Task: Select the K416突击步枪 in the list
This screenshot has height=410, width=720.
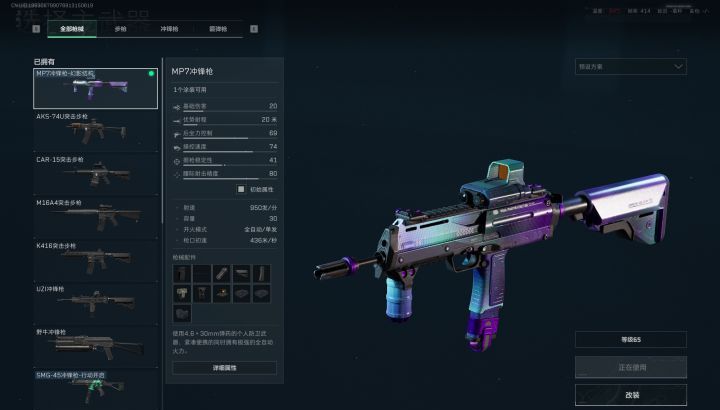Action: tap(95, 259)
